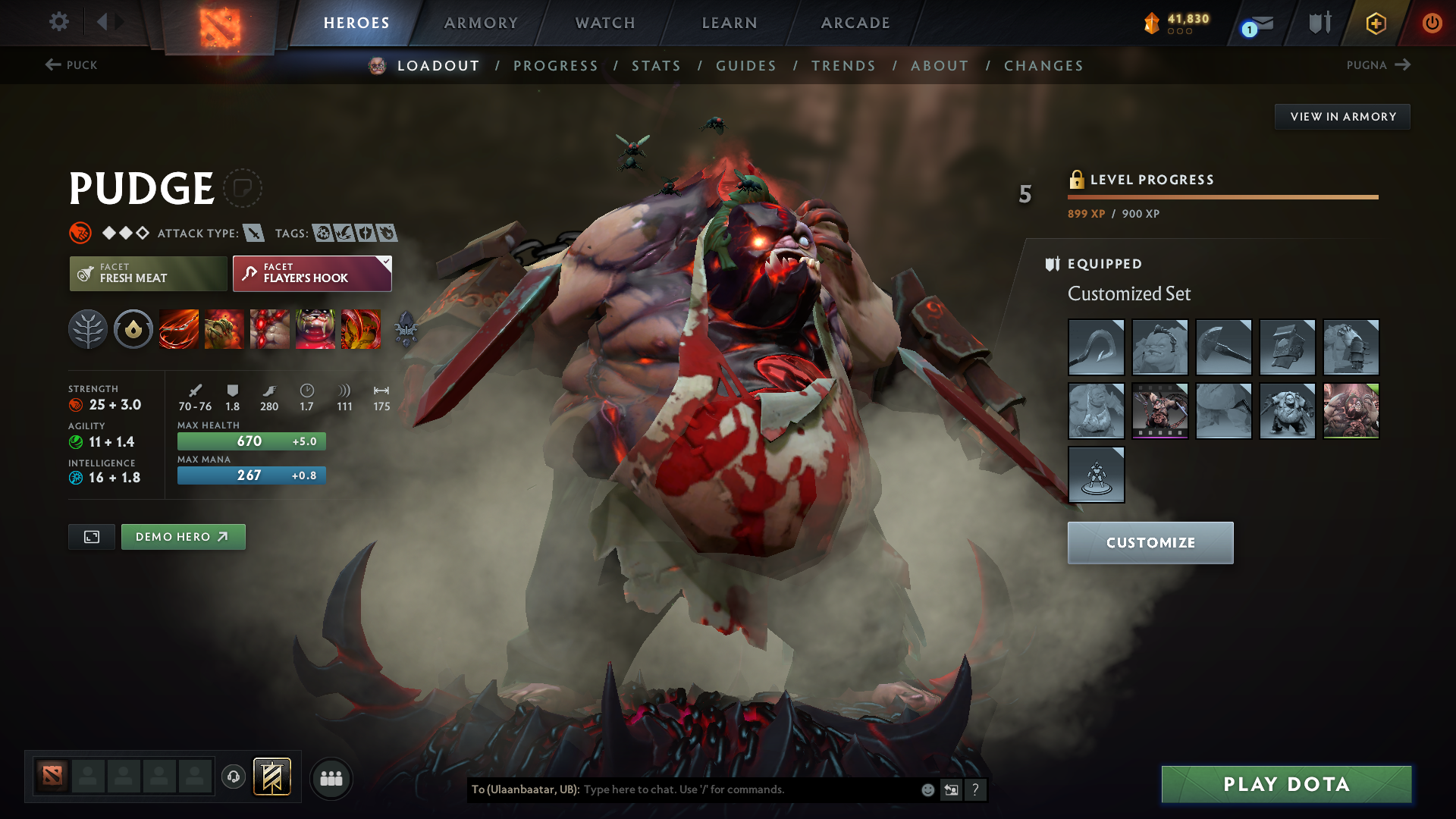Viewport: 1456px width, 819px height.
Task: Switch to the Armory tab
Action: pyautogui.click(x=481, y=23)
